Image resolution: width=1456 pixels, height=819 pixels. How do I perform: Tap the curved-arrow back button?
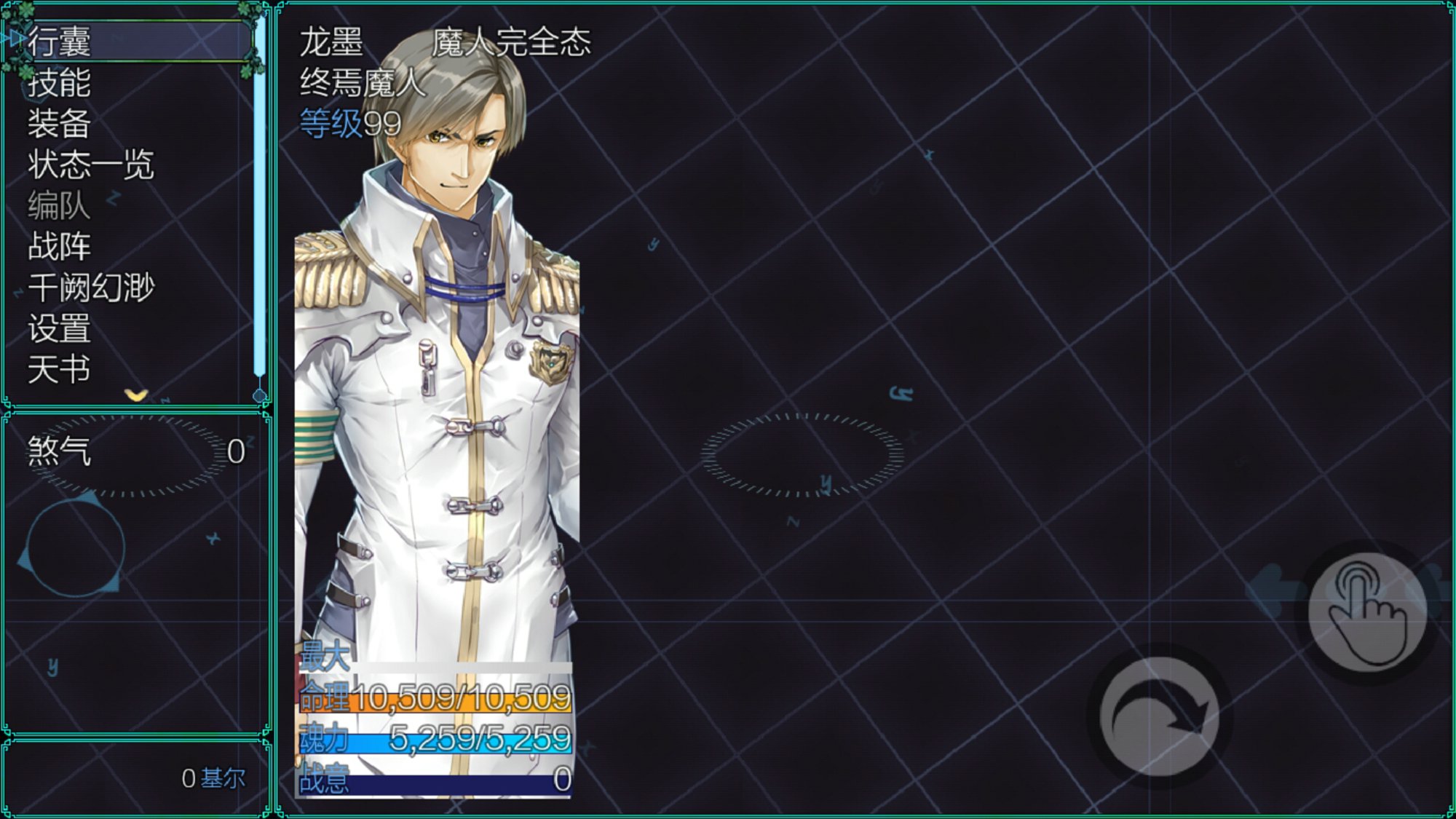pyautogui.click(x=1159, y=717)
